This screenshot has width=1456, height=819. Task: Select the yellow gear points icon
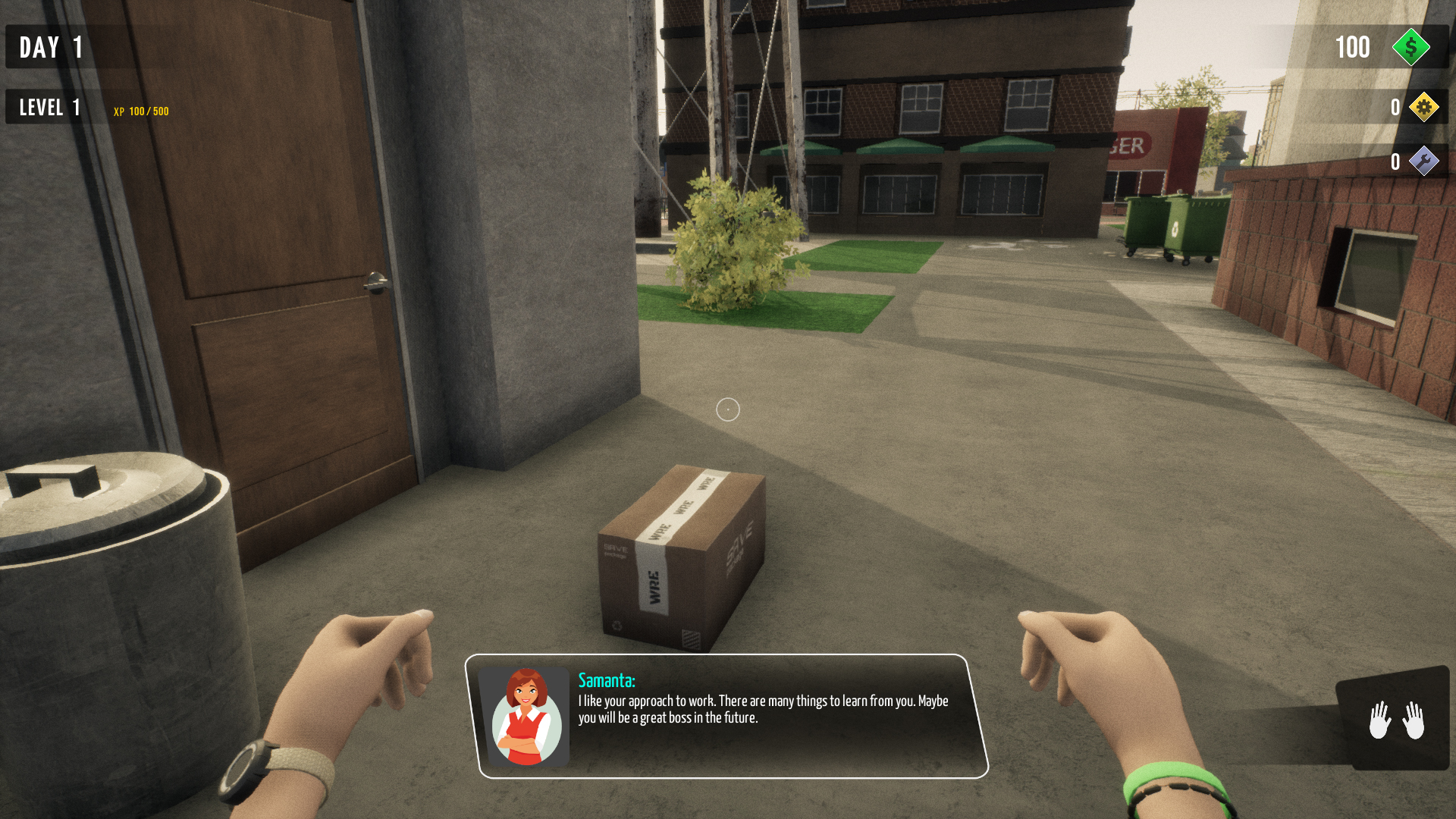[1424, 107]
